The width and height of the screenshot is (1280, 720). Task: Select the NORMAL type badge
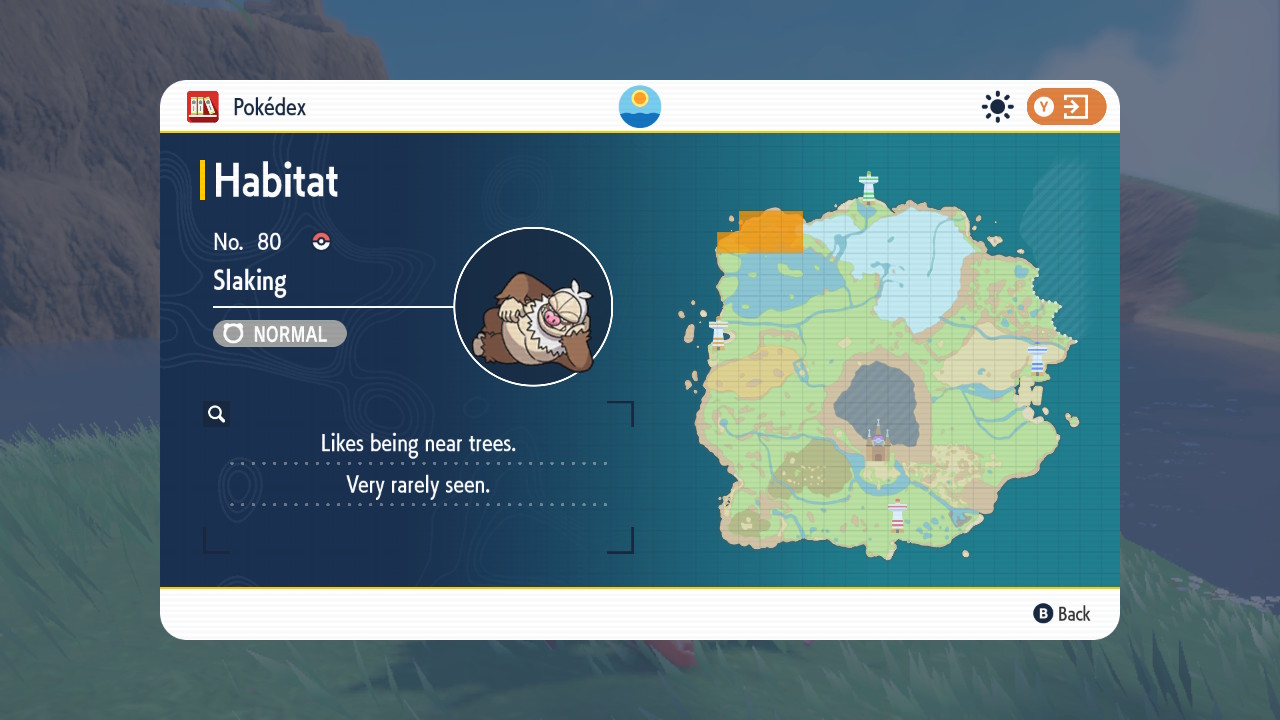[x=280, y=334]
